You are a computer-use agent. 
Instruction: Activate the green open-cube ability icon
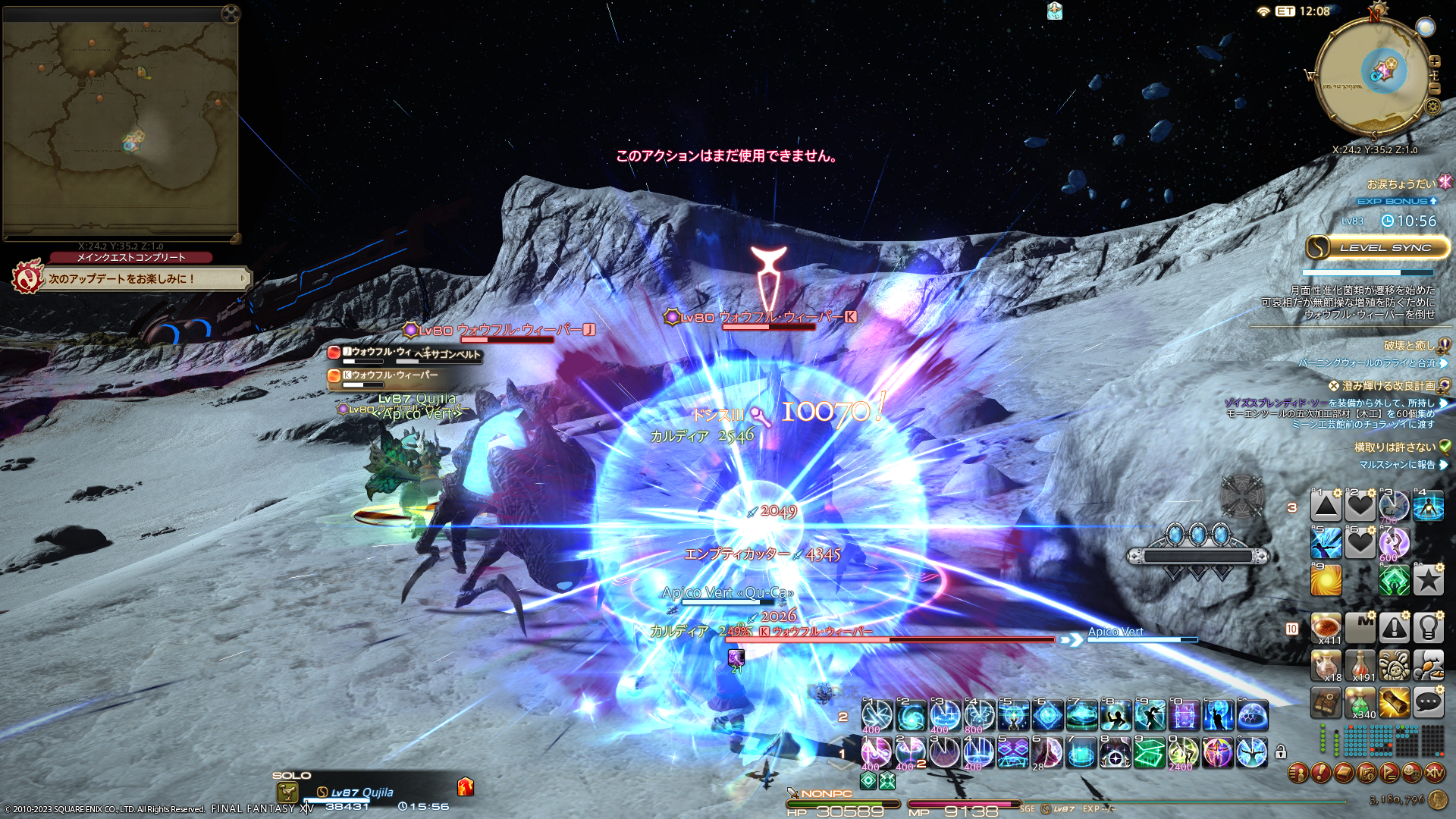(x=1149, y=753)
